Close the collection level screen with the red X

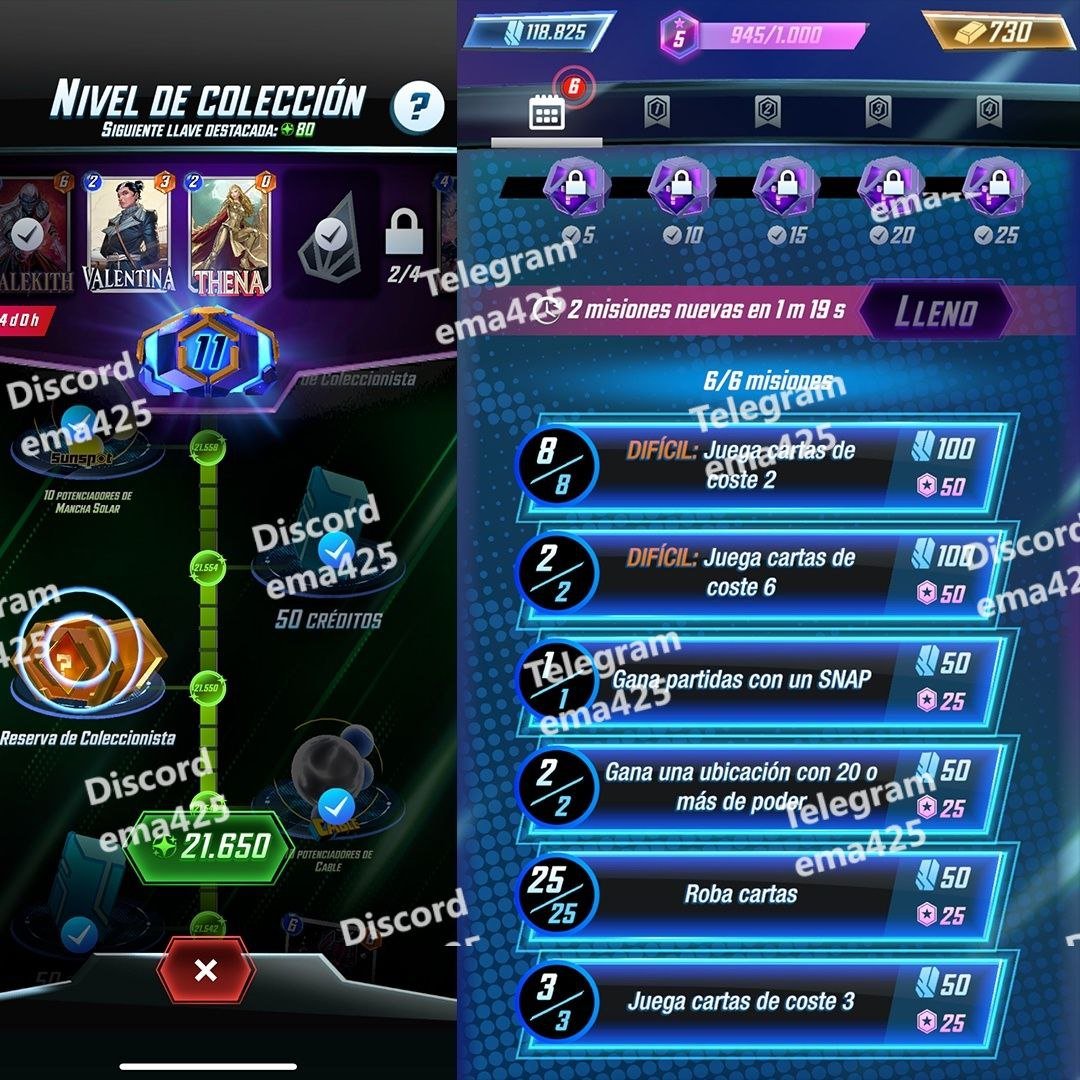coord(206,970)
